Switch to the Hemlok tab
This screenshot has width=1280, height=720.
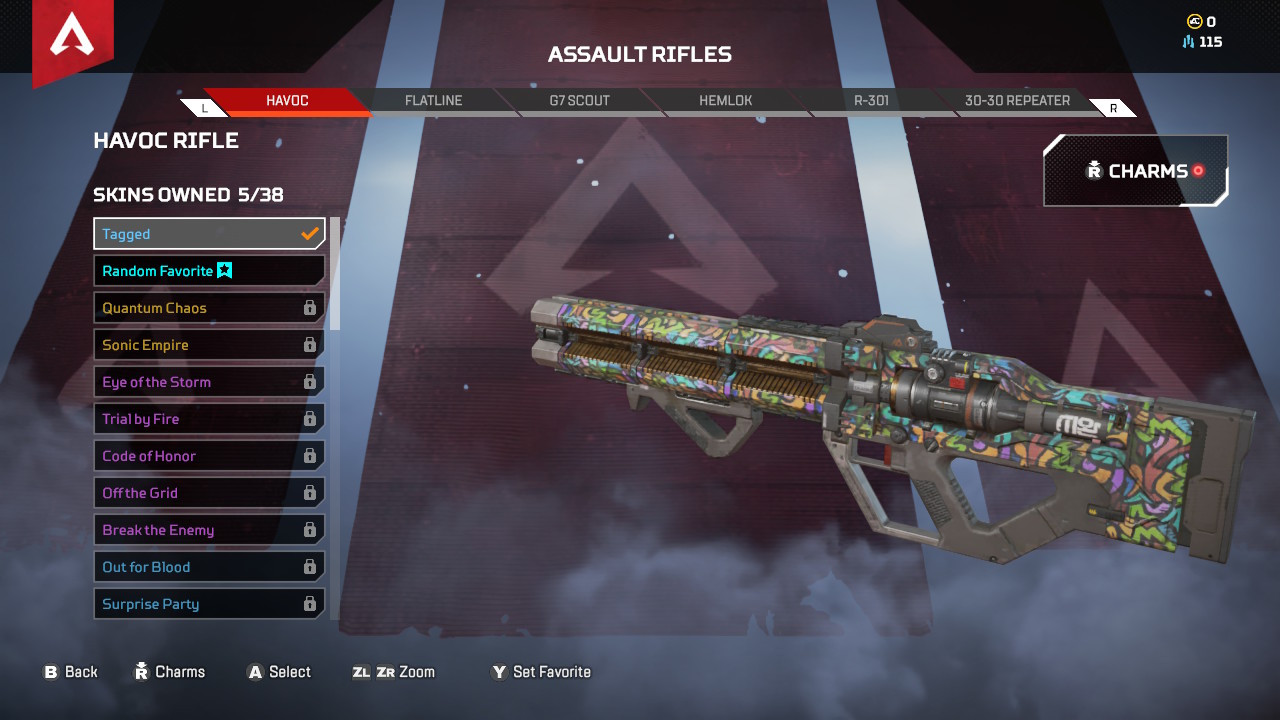[725, 101]
